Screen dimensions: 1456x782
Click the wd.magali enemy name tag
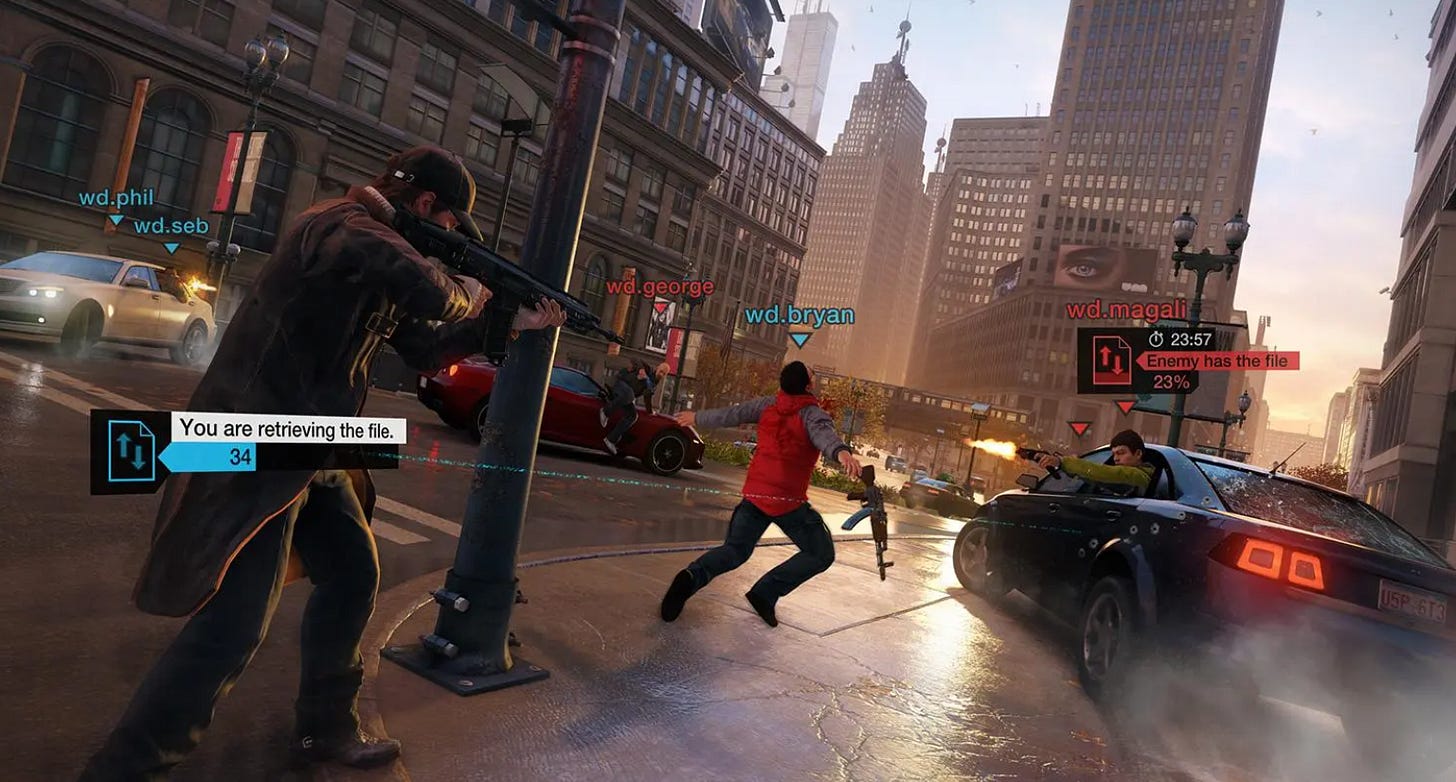coord(1126,310)
